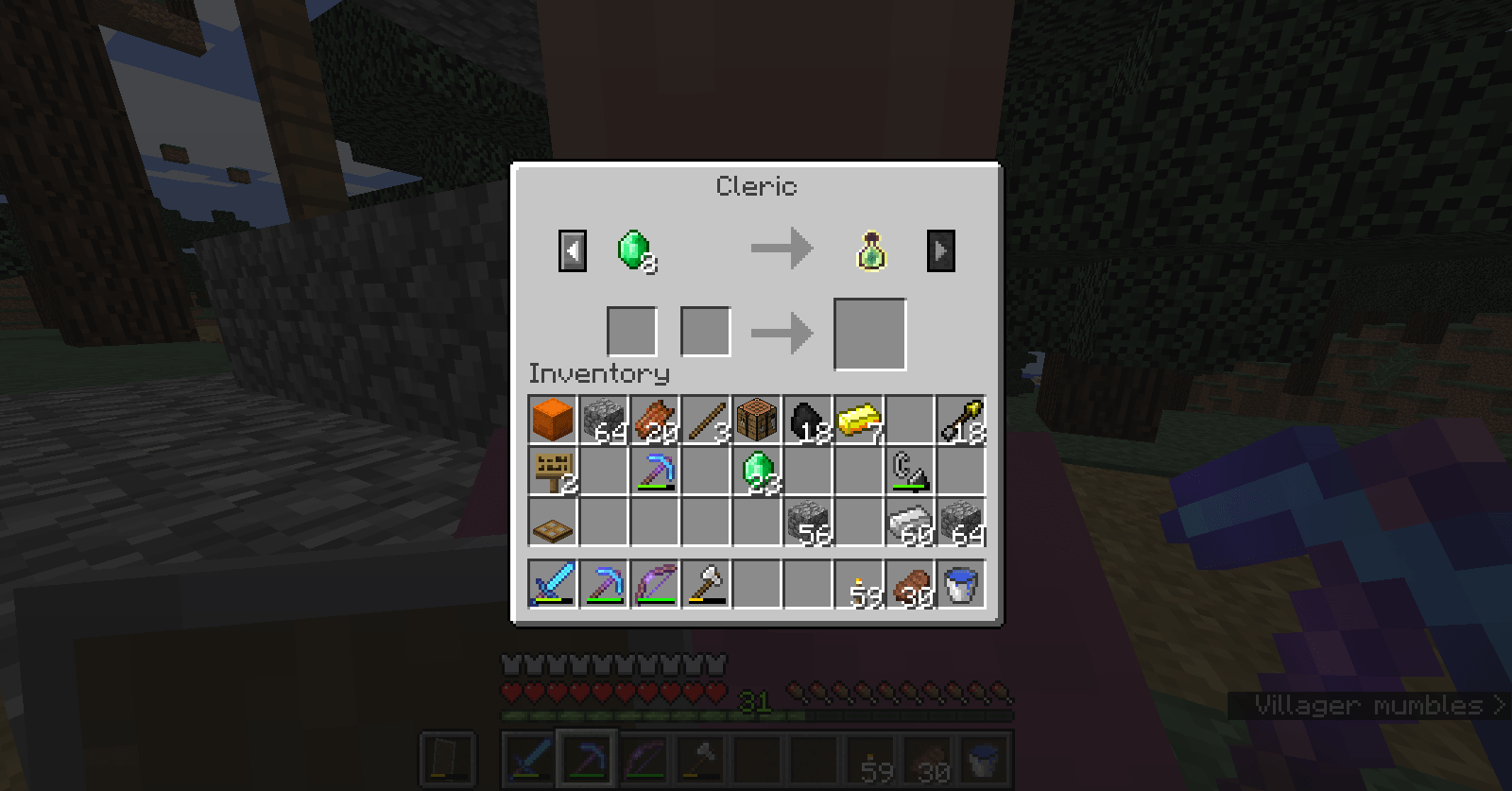Pick up the enchanted diamond sword
This screenshot has width=1512, height=791.
[553, 583]
